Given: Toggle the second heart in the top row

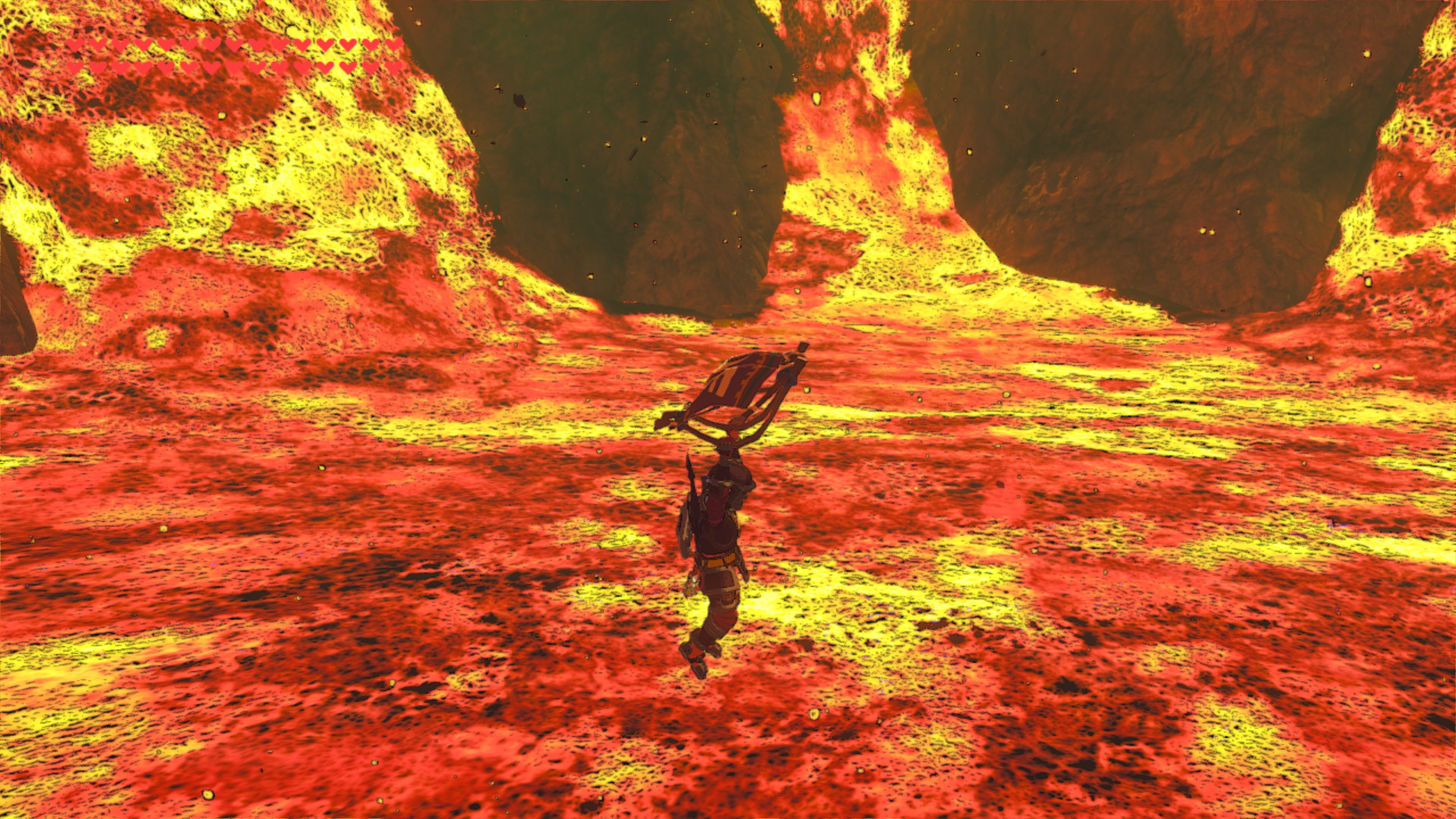Looking at the screenshot, I should [x=97, y=45].
